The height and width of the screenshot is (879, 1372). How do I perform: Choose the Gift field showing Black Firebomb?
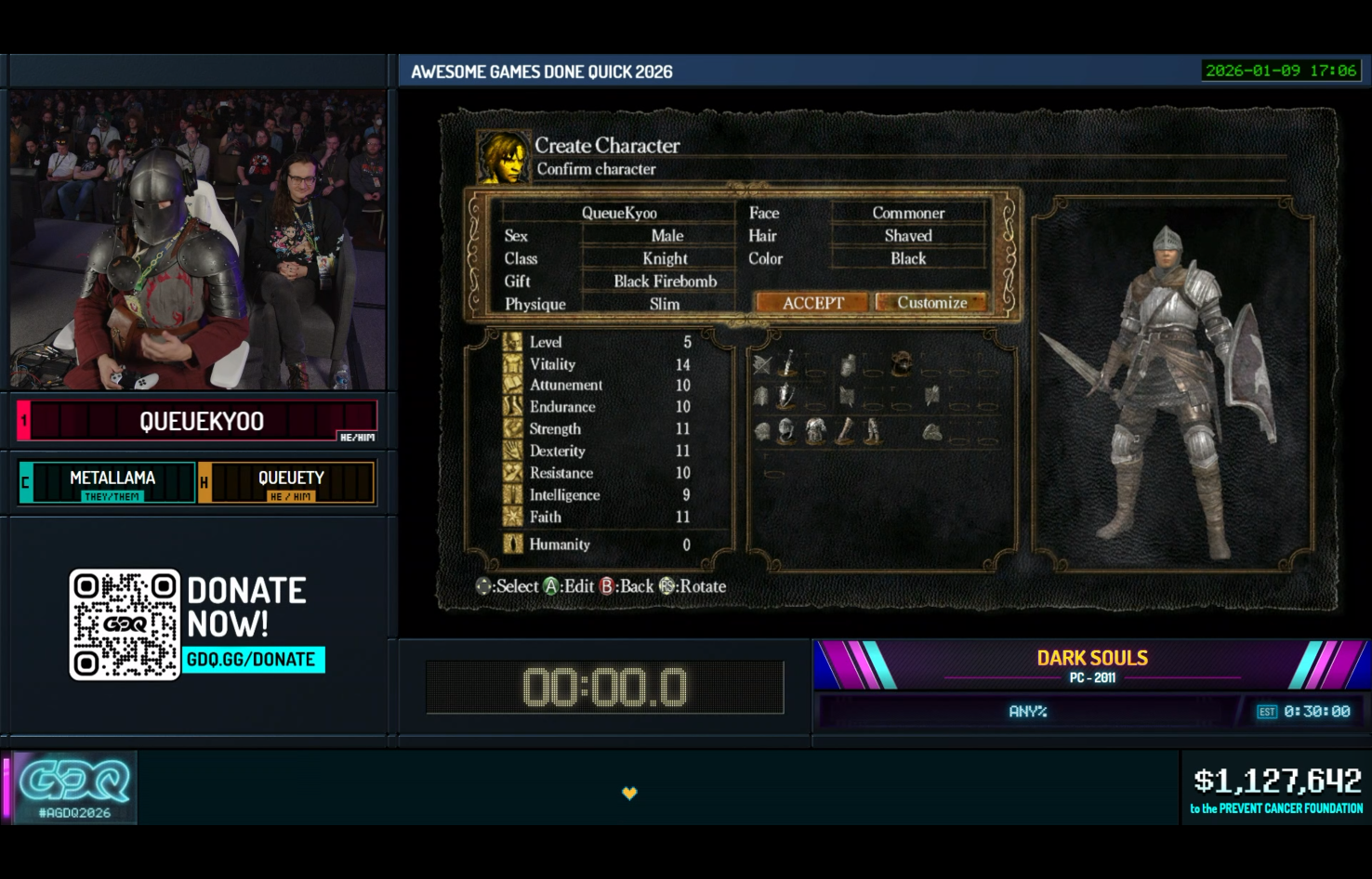(x=665, y=282)
